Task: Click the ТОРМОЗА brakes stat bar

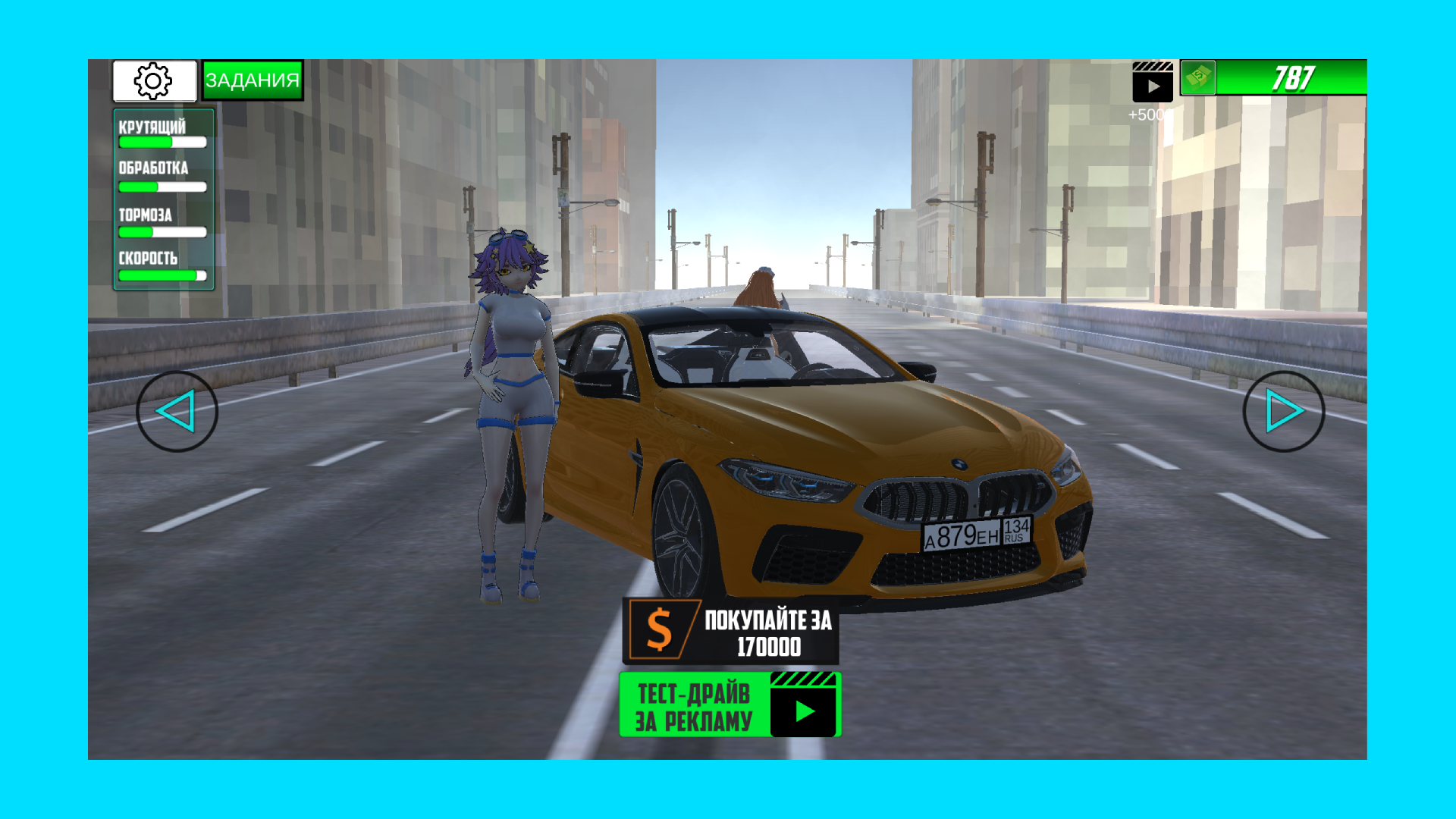Action: [162, 232]
